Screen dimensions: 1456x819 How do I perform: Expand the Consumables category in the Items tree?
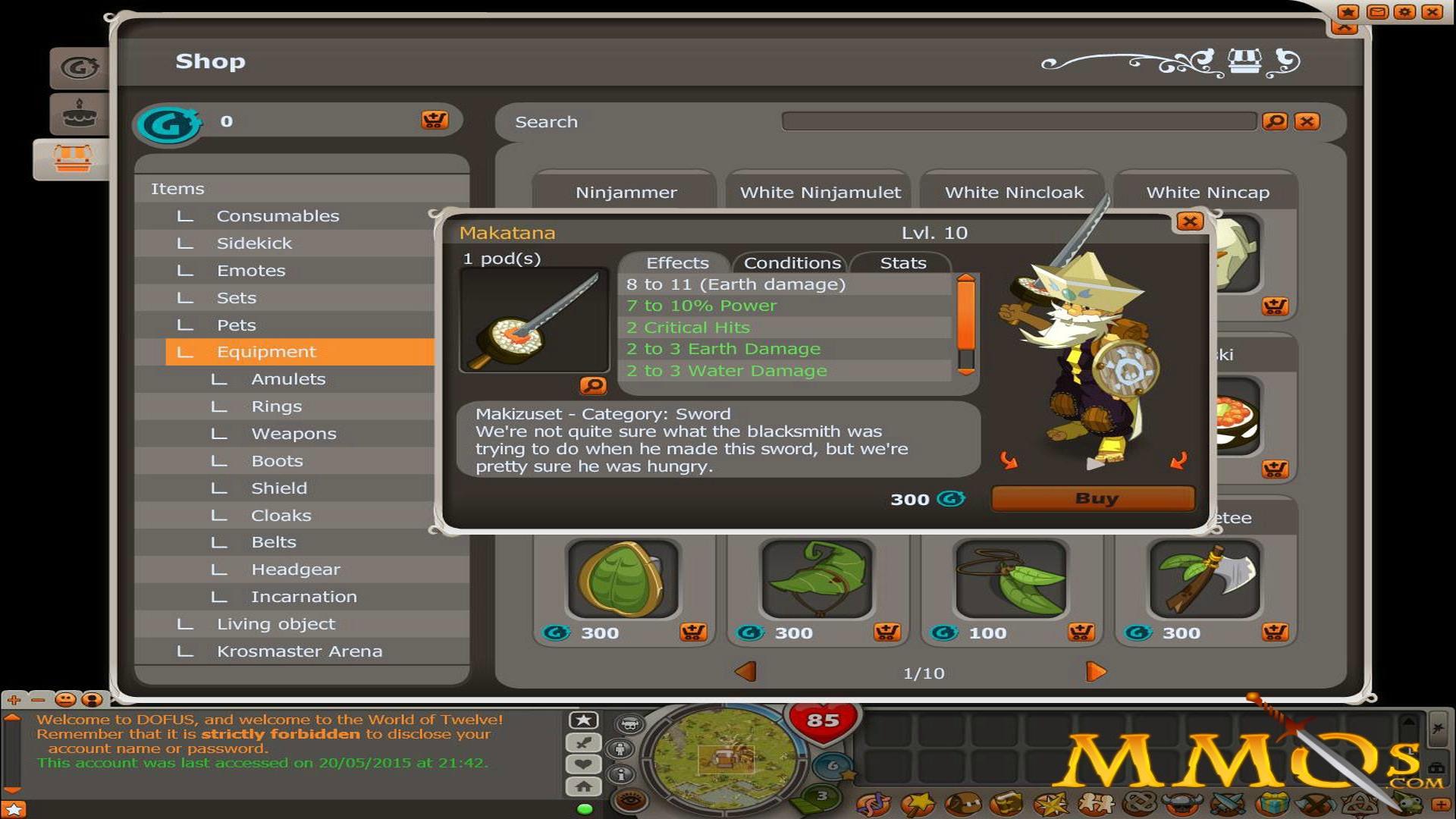(x=278, y=216)
